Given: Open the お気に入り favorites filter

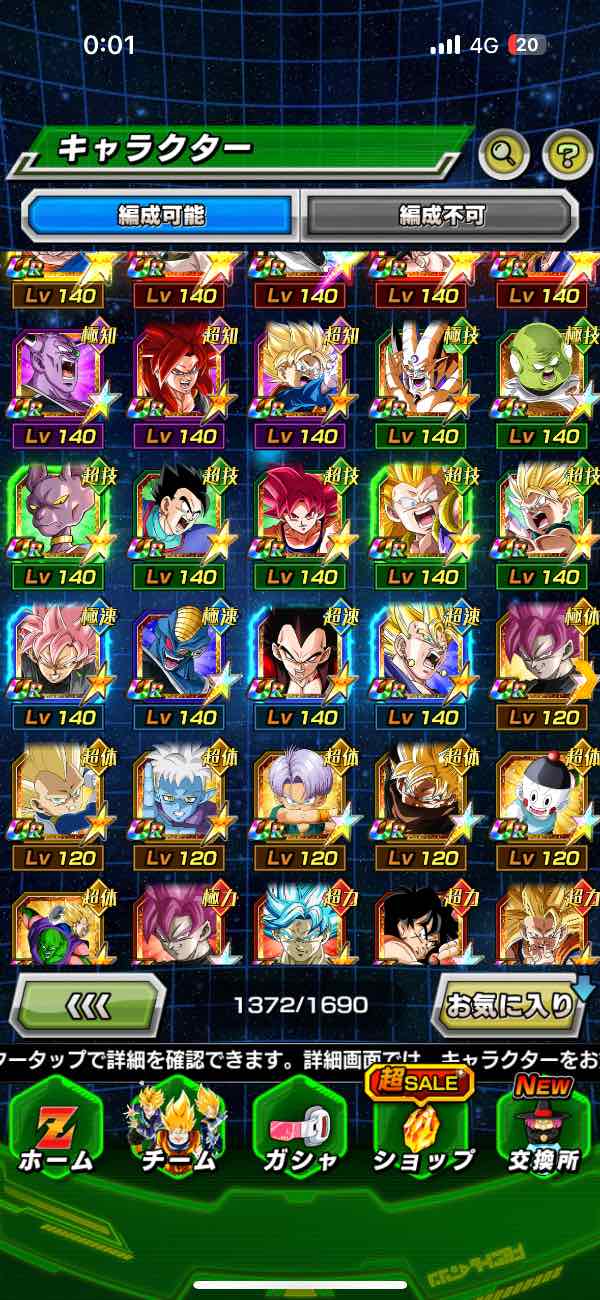Looking at the screenshot, I should point(508,1004).
